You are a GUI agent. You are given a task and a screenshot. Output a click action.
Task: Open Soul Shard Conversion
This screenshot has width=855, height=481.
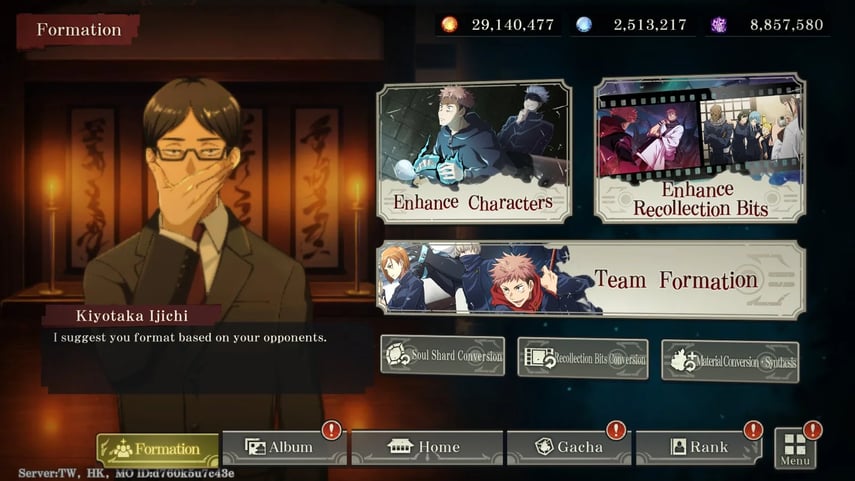click(x=443, y=355)
